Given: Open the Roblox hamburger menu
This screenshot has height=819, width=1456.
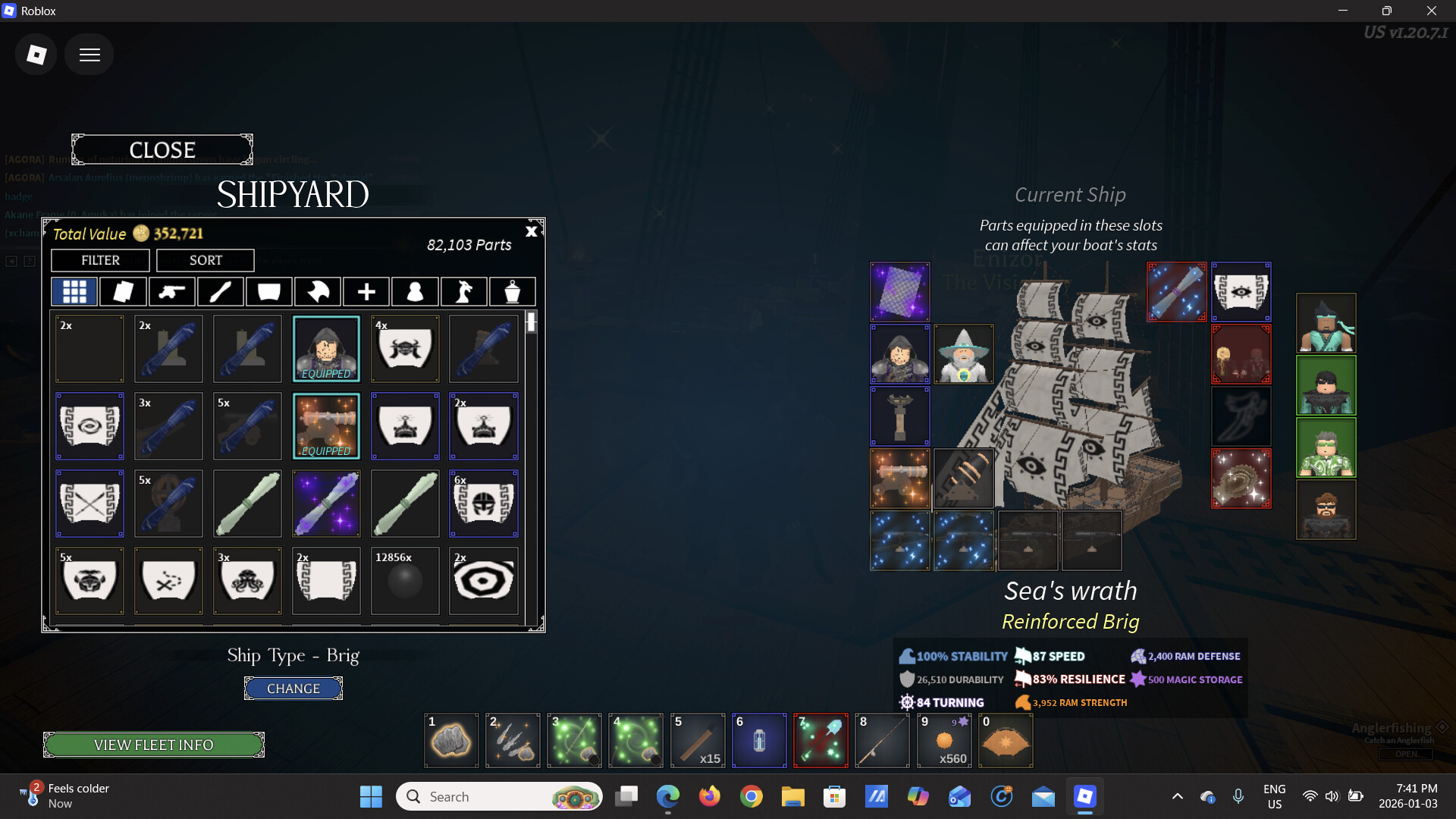Looking at the screenshot, I should (x=89, y=55).
